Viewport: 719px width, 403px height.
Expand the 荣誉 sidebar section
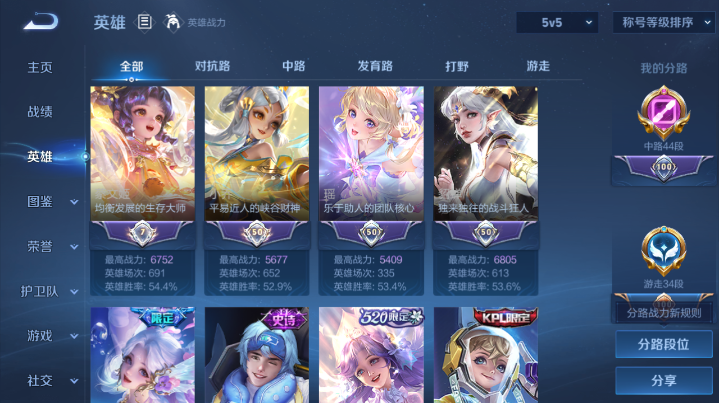point(48,246)
